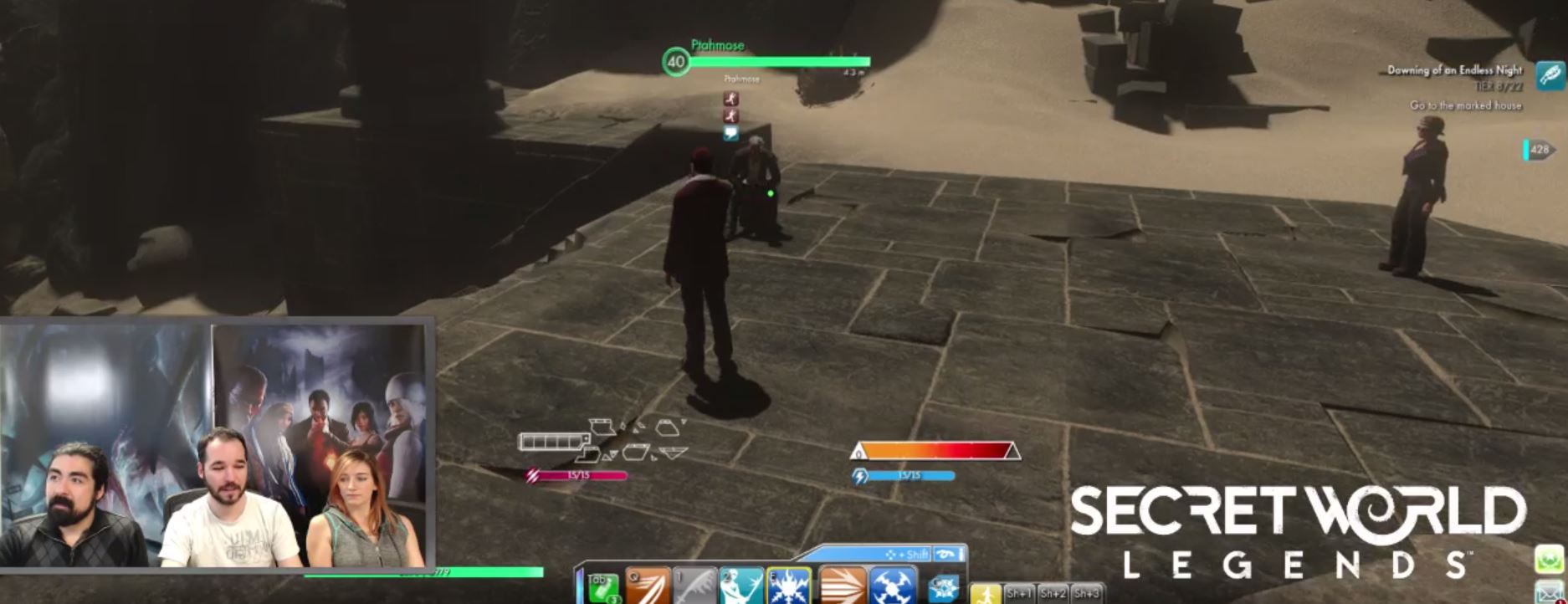
Task: Use the green Tab potion slot
Action: click(x=603, y=587)
